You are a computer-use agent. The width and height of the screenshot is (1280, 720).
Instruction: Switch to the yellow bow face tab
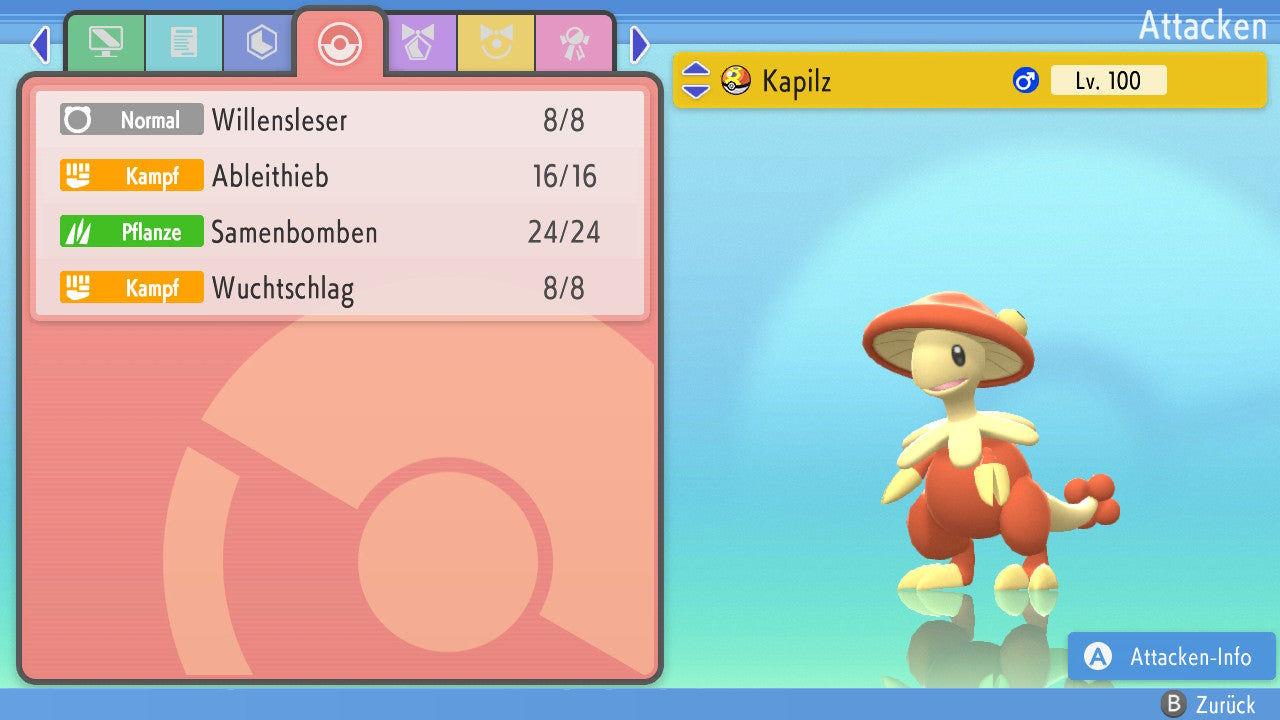point(496,43)
